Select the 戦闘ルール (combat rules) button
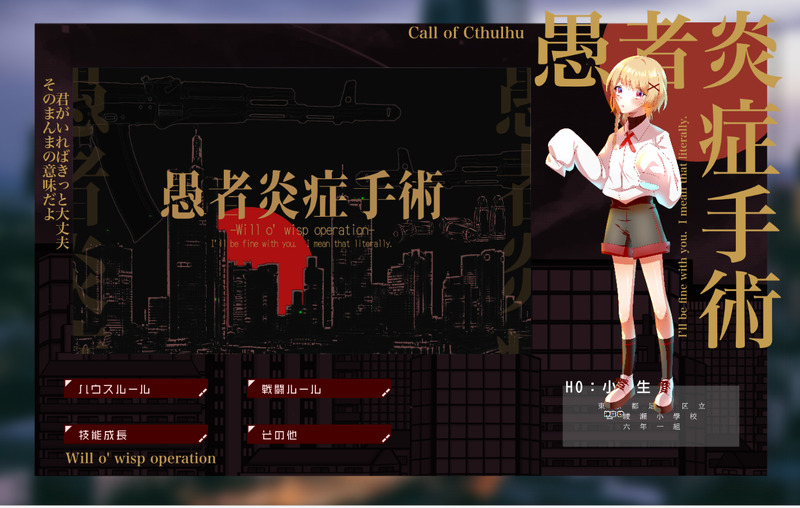Viewport: 800px width, 508px height. click(319, 388)
